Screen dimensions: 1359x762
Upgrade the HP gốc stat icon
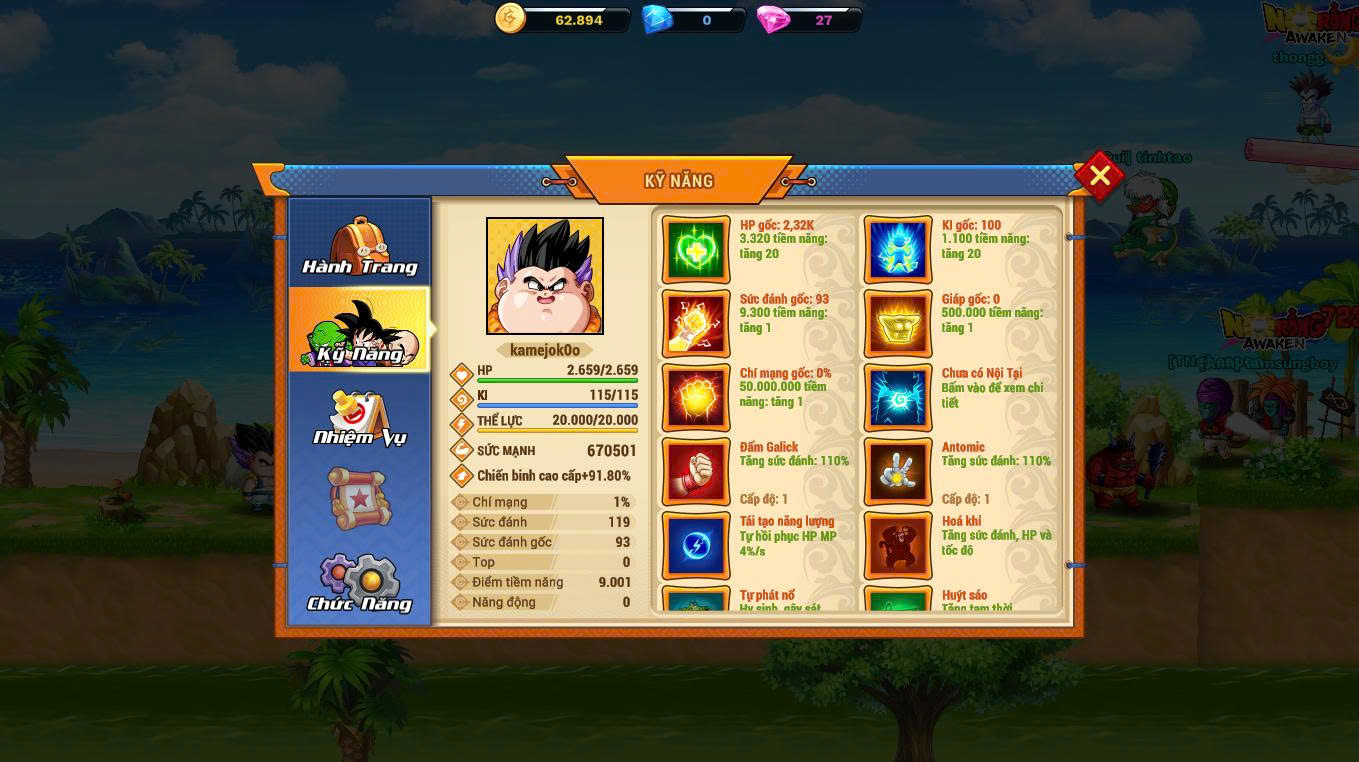tap(696, 250)
